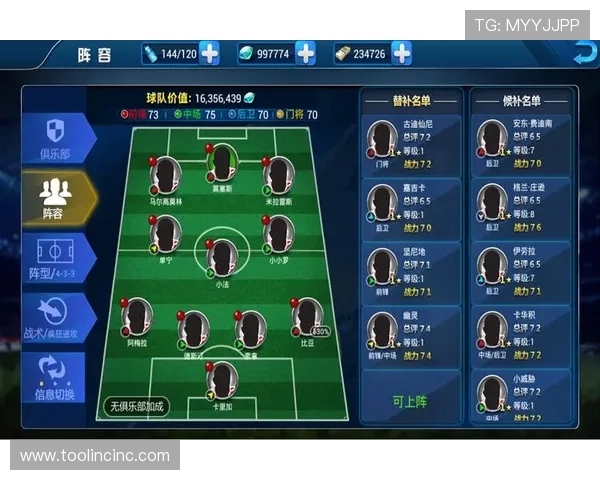Select midfielder 小法 in the center
The height and width of the screenshot is (480, 600).
point(222,258)
